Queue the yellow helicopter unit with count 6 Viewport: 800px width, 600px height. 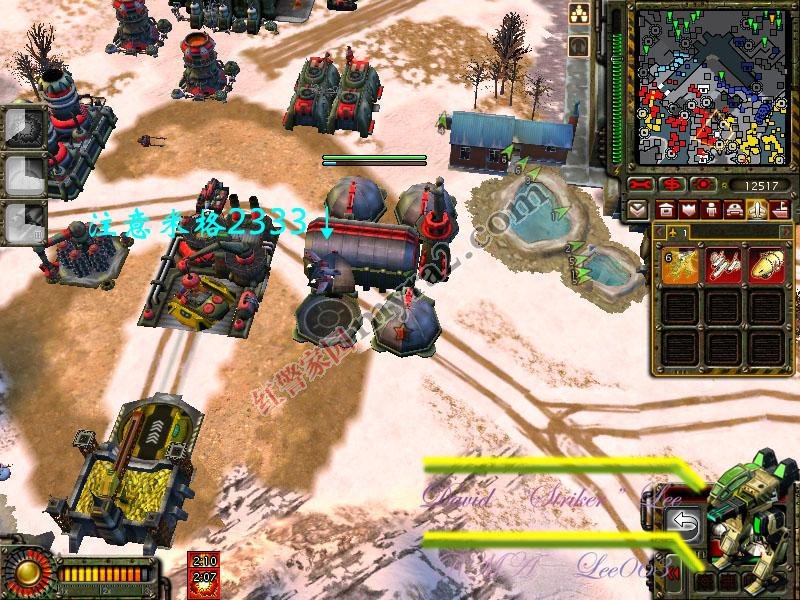[680, 265]
